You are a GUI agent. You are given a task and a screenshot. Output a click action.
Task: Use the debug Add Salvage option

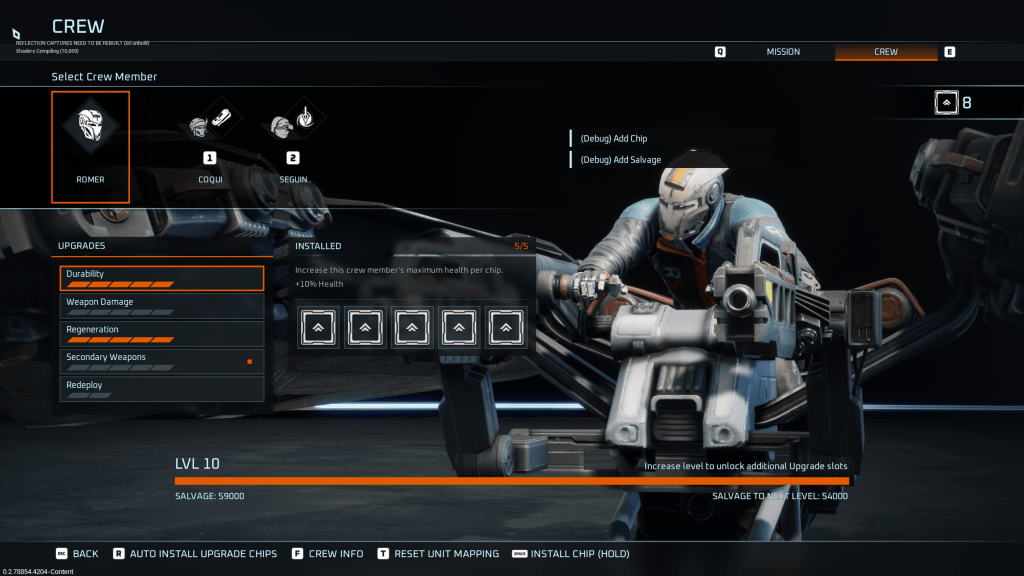[x=620, y=160]
